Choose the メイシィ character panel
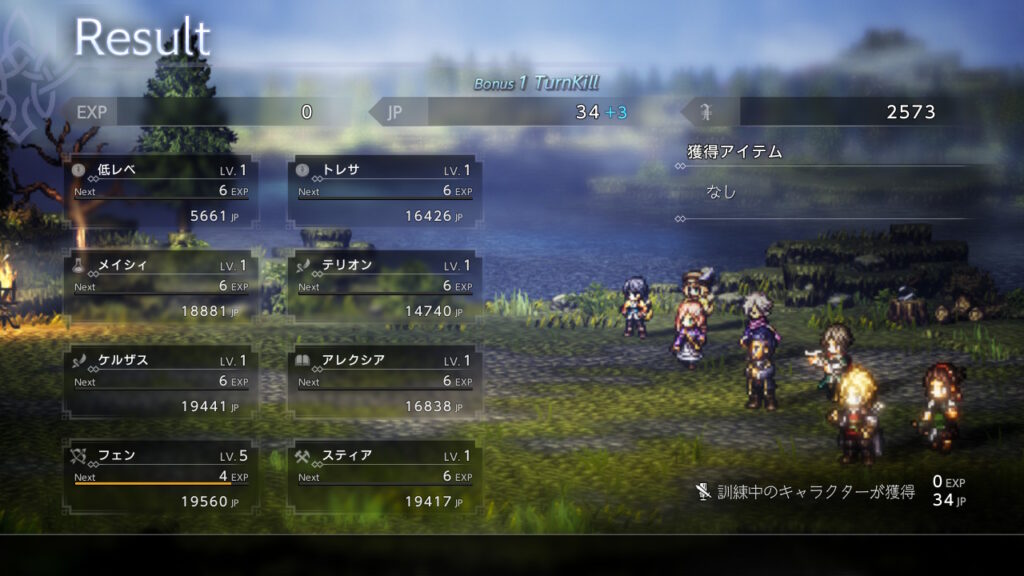 (x=161, y=287)
